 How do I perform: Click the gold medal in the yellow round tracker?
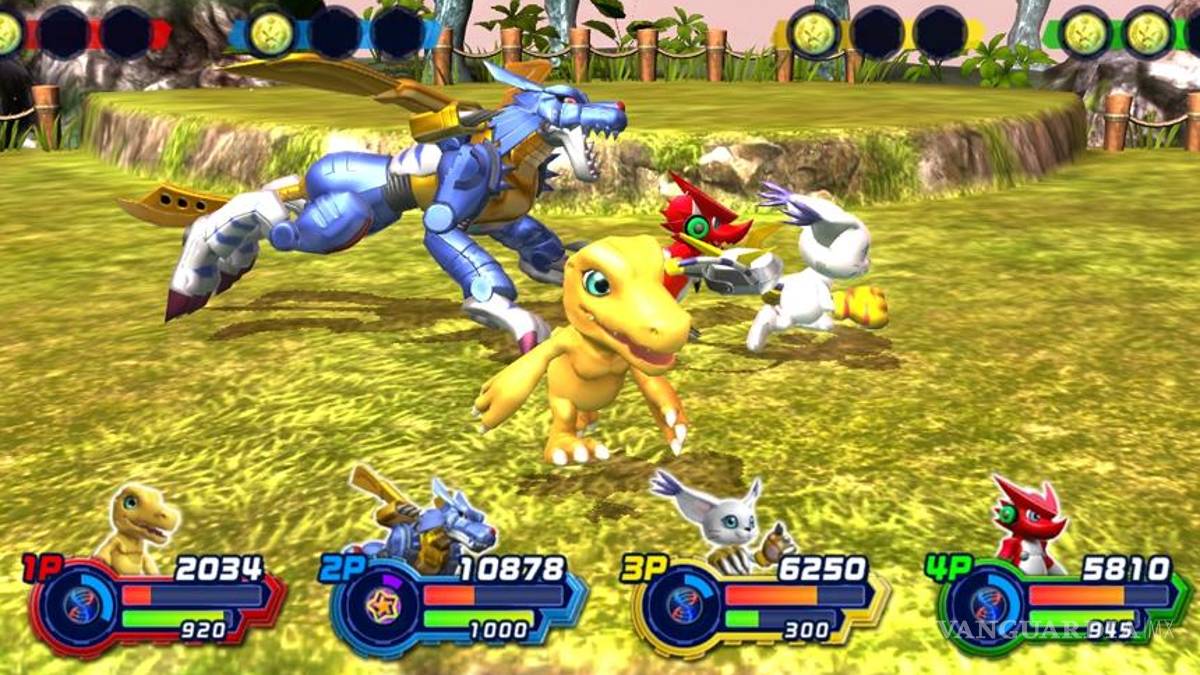tap(815, 32)
